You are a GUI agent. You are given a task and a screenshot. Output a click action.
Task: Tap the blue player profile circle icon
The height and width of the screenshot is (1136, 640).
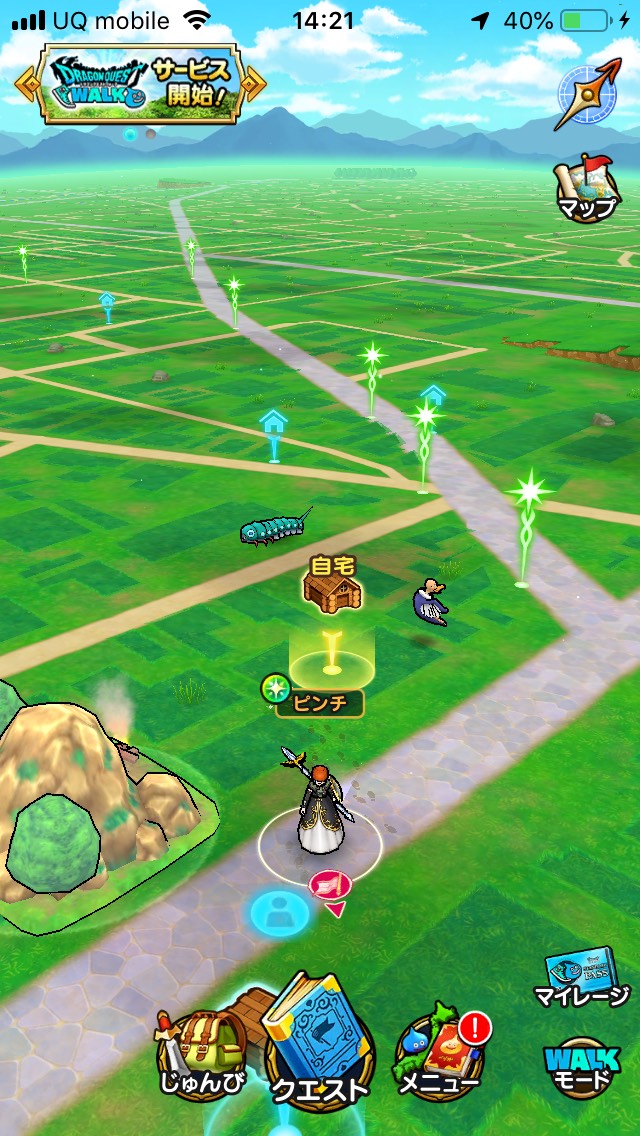pyautogui.click(x=279, y=911)
